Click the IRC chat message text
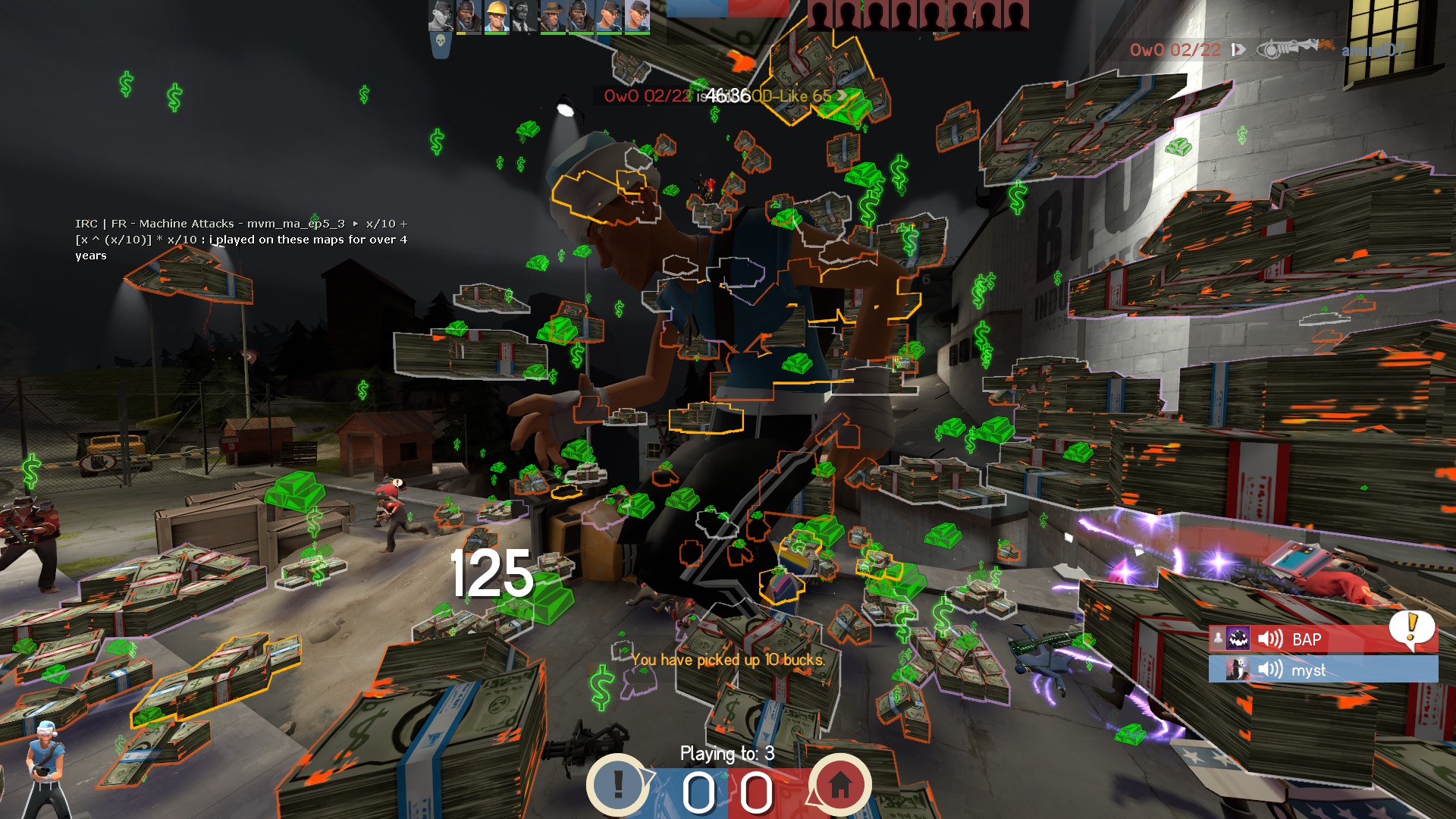This screenshot has width=1456, height=819. [x=241, y=240]
